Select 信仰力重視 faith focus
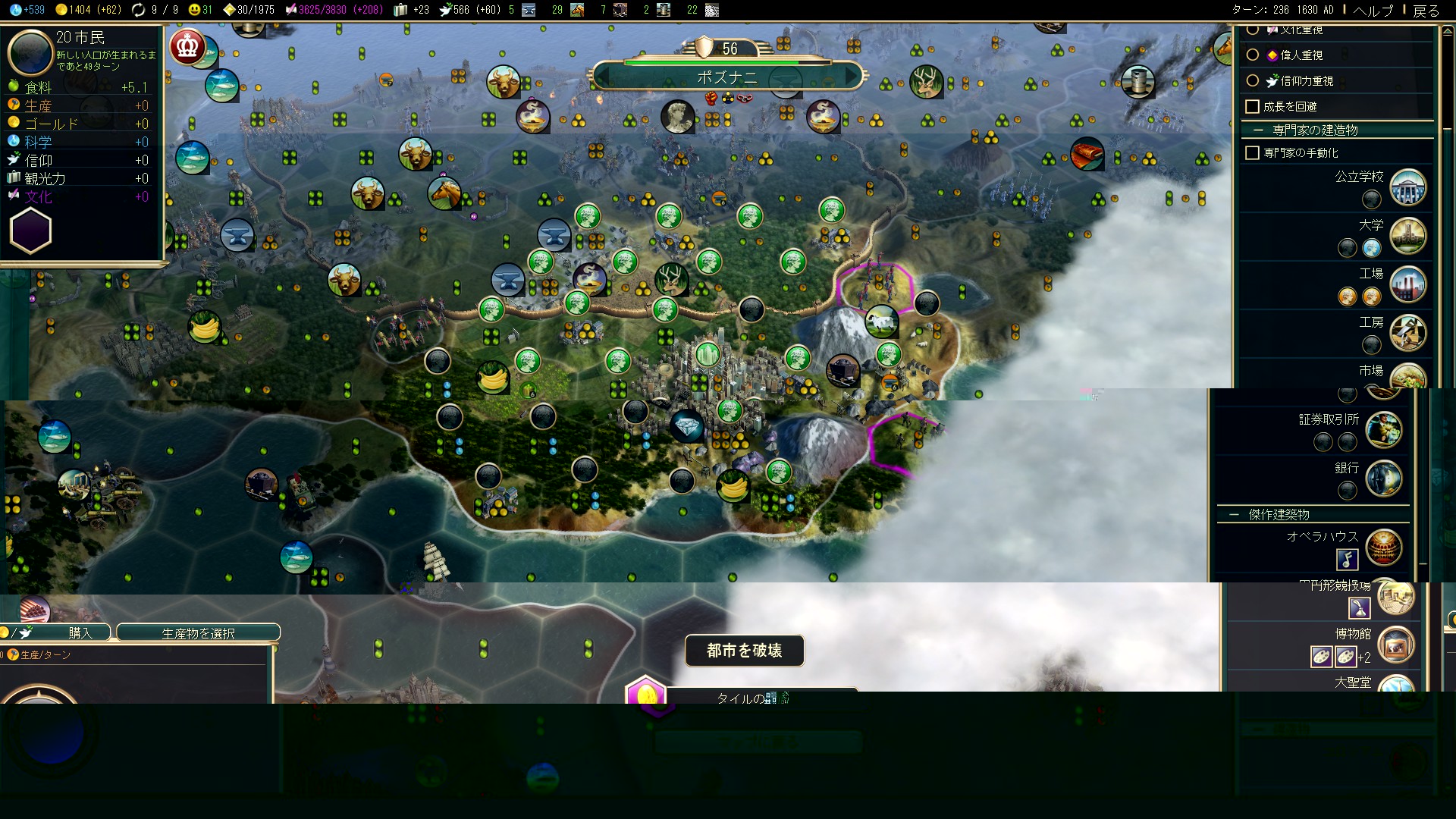The image size is (1456, 819). (x=1253, y=80)
